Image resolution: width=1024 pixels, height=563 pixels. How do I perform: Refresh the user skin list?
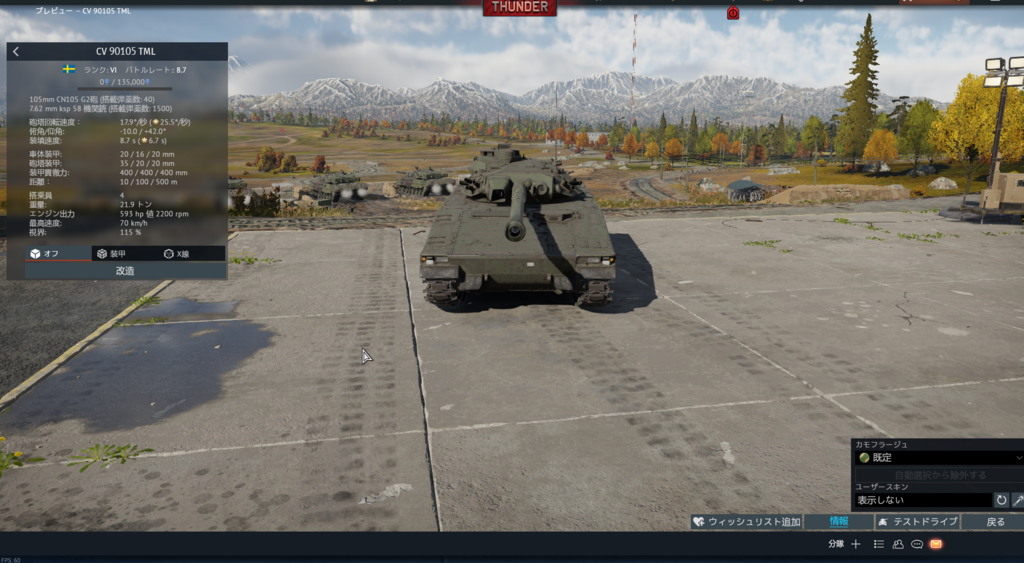click(x=1001, y=500)
